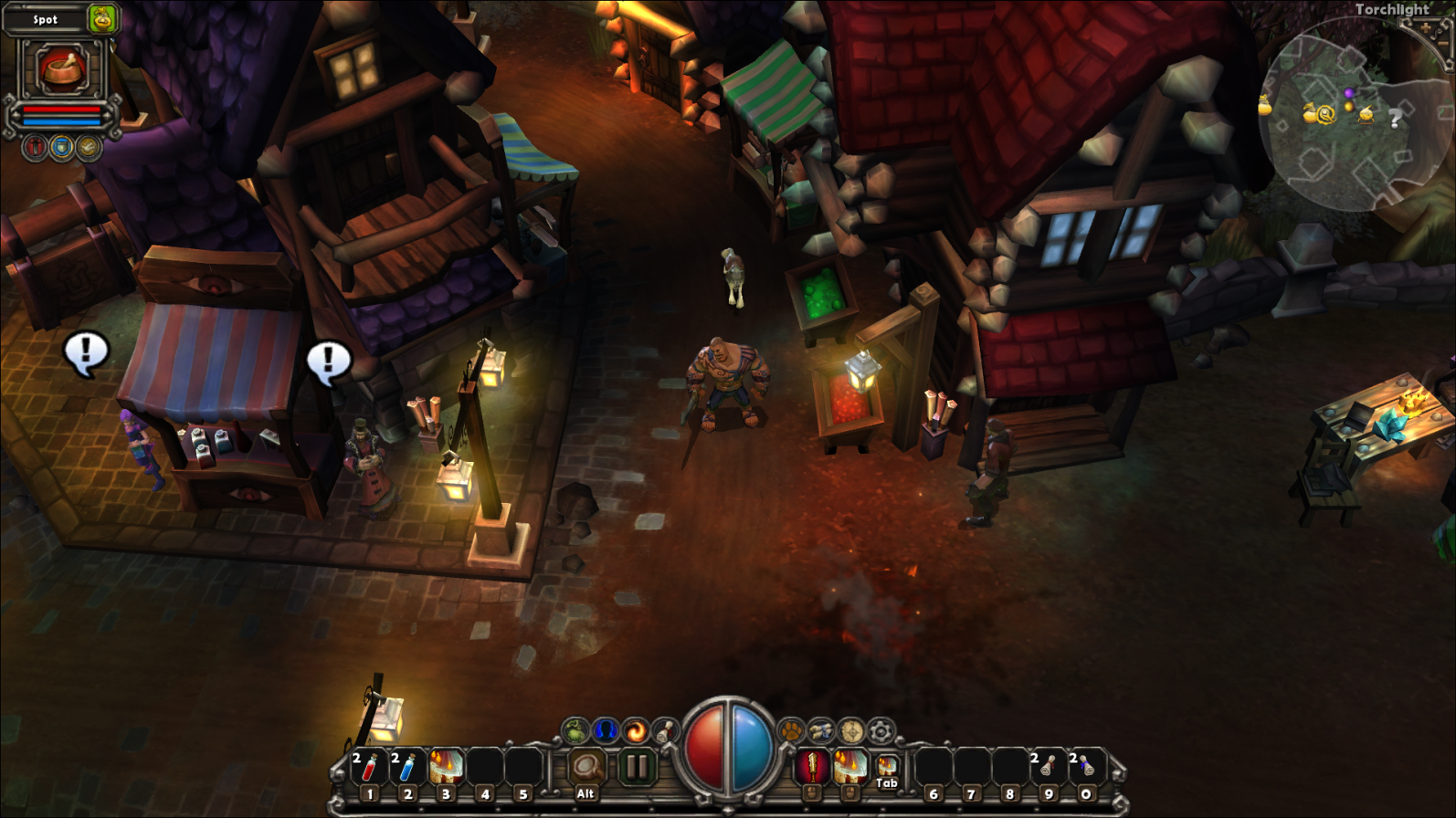Zoom in the minimap with the plus button

[x=1426, y=28]
